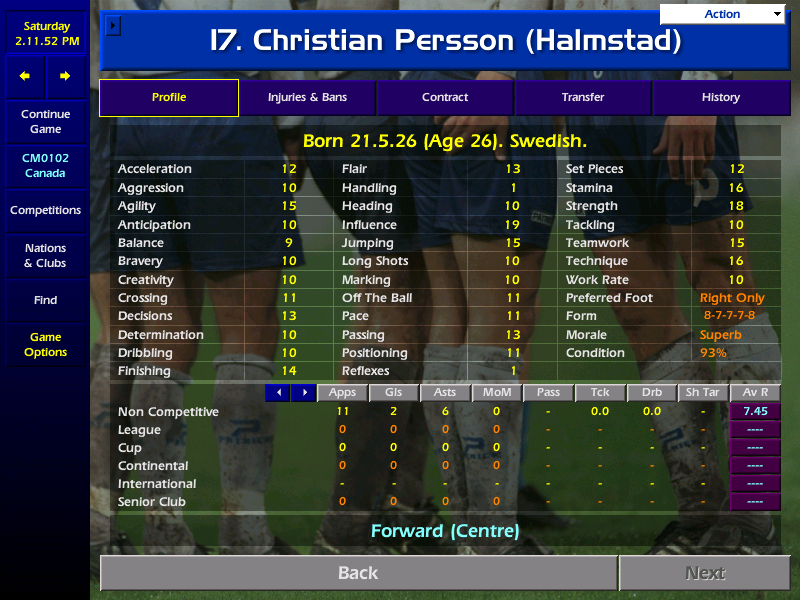Open Game Options
800x600 pixels.
45,345
